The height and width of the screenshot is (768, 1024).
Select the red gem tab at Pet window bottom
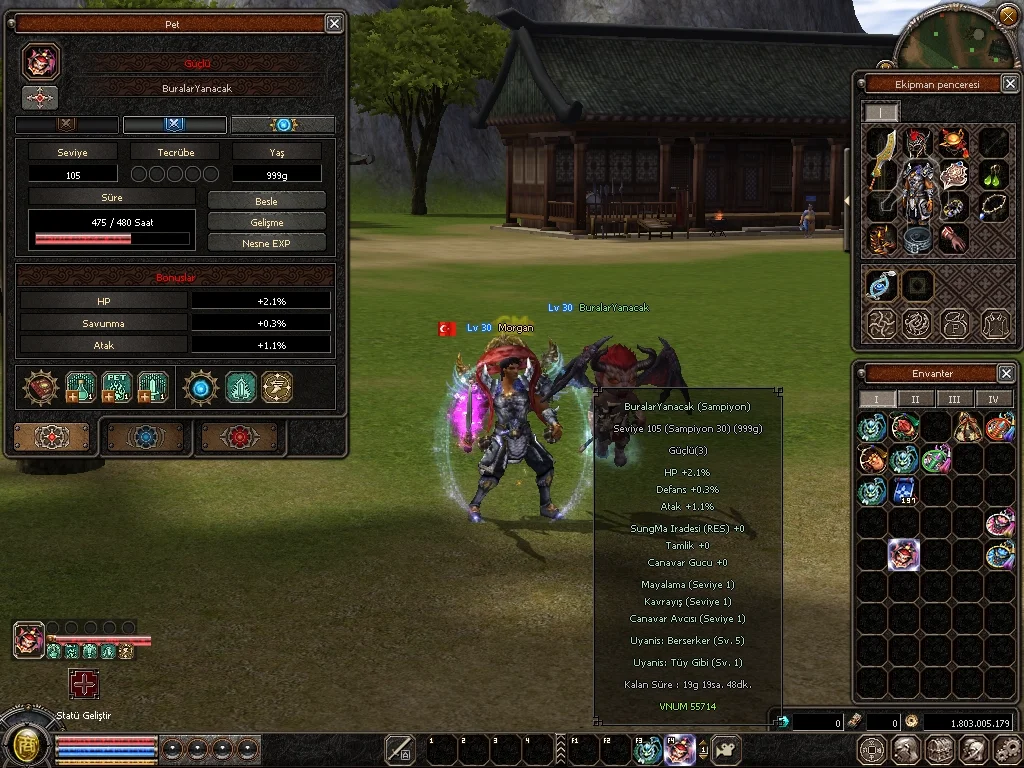(x=240, y=437)
